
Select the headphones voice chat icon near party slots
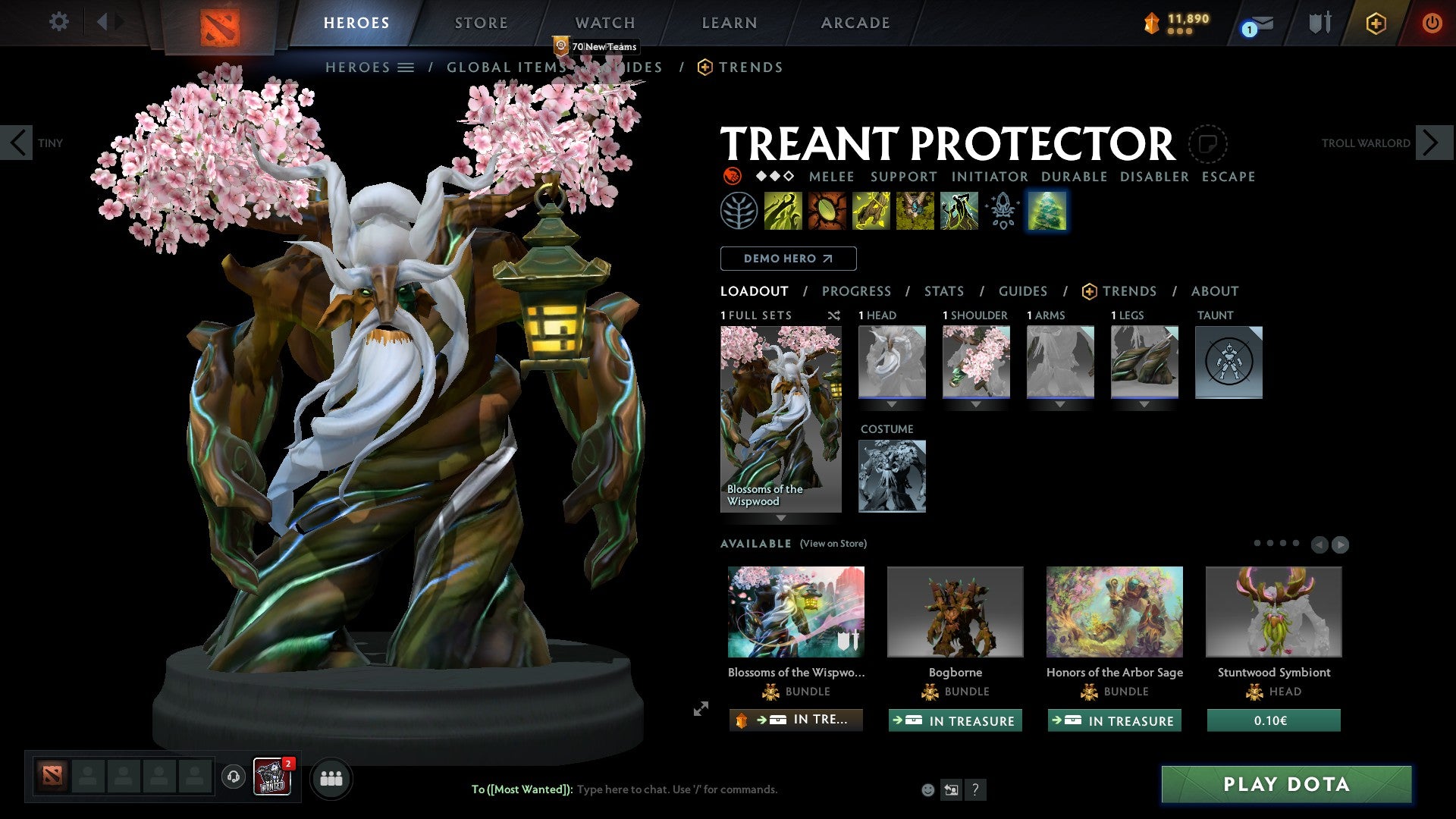232,778
